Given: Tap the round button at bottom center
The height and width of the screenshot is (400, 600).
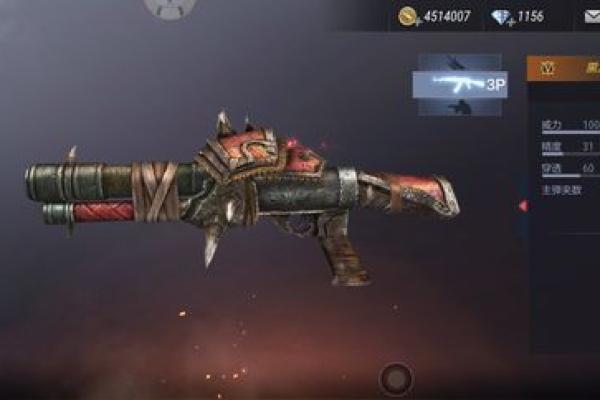Looking at the screenshot, I should point(396,378).
